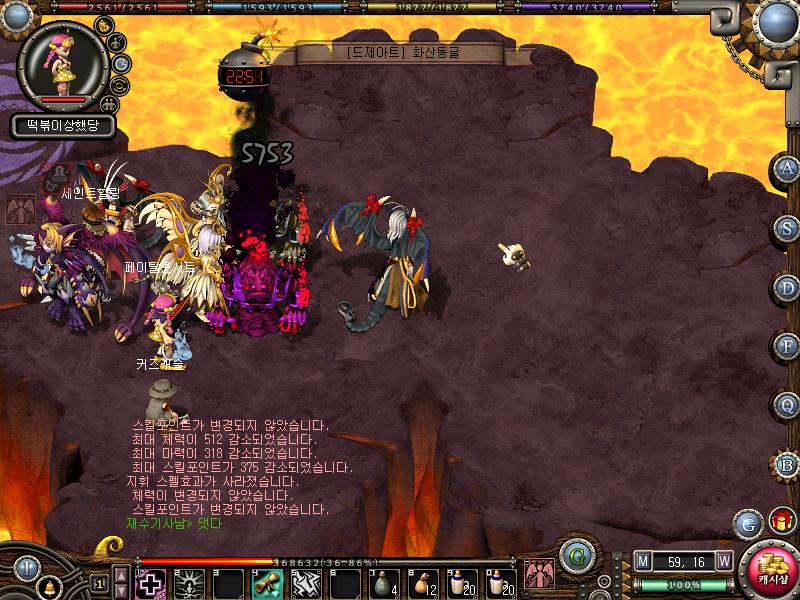Use the white cross heal skill slot
The height and width of the screenshot is (600, 800).
[150, 583]
